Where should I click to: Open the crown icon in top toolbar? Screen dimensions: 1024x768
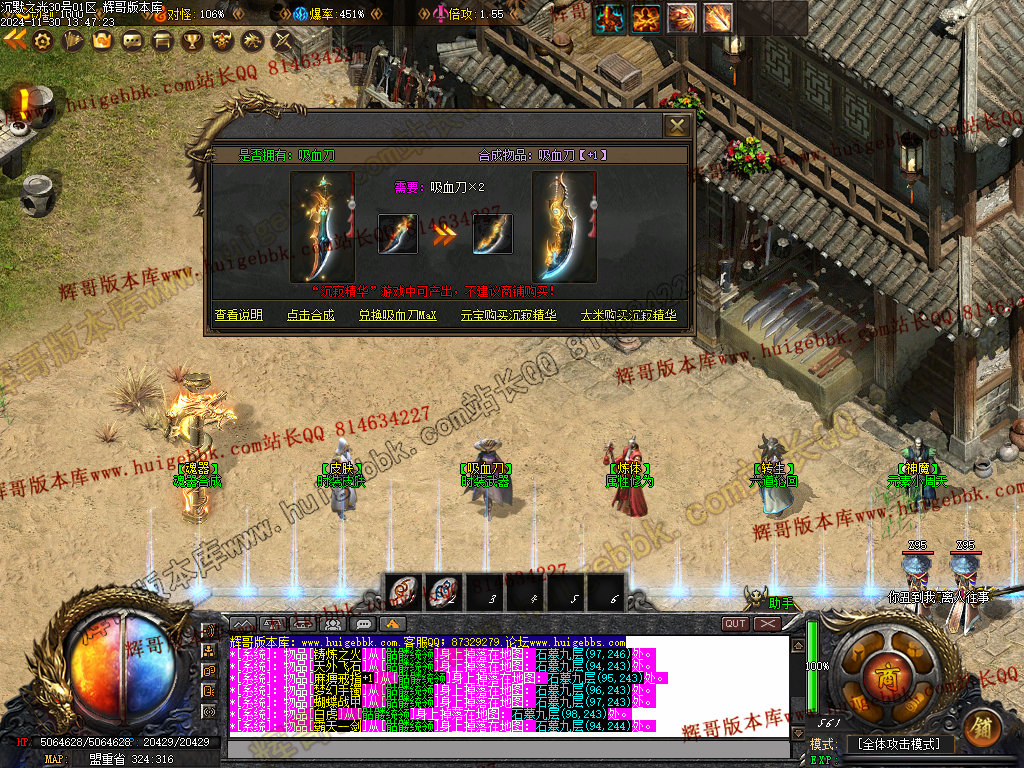point(101,41)
